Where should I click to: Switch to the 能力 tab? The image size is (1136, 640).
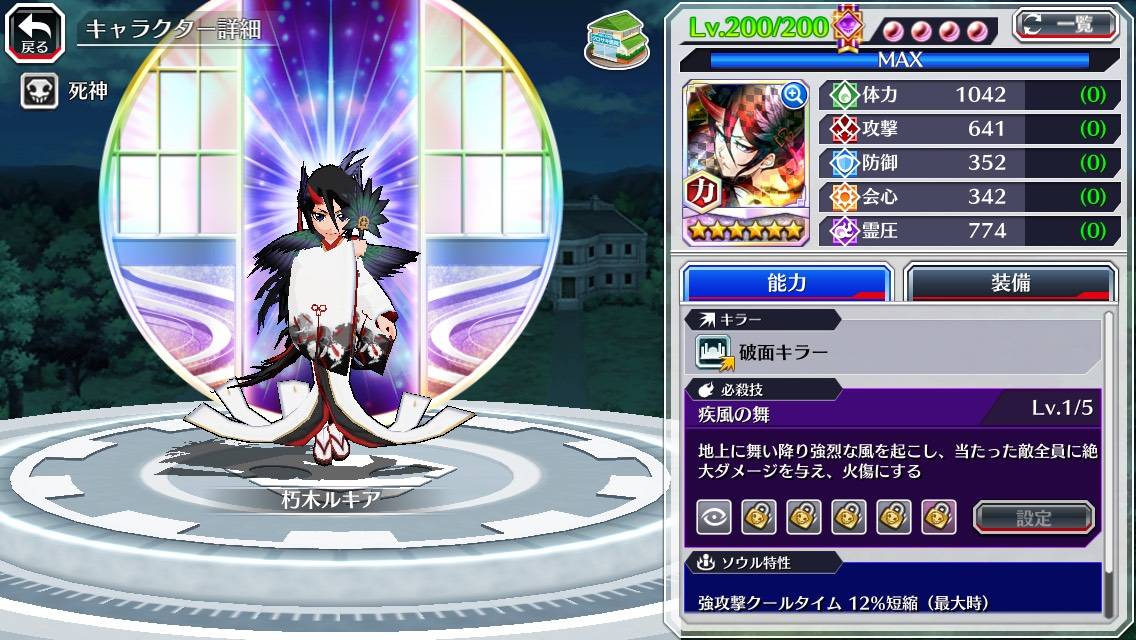pyautogui.click(x=786, y=283)
